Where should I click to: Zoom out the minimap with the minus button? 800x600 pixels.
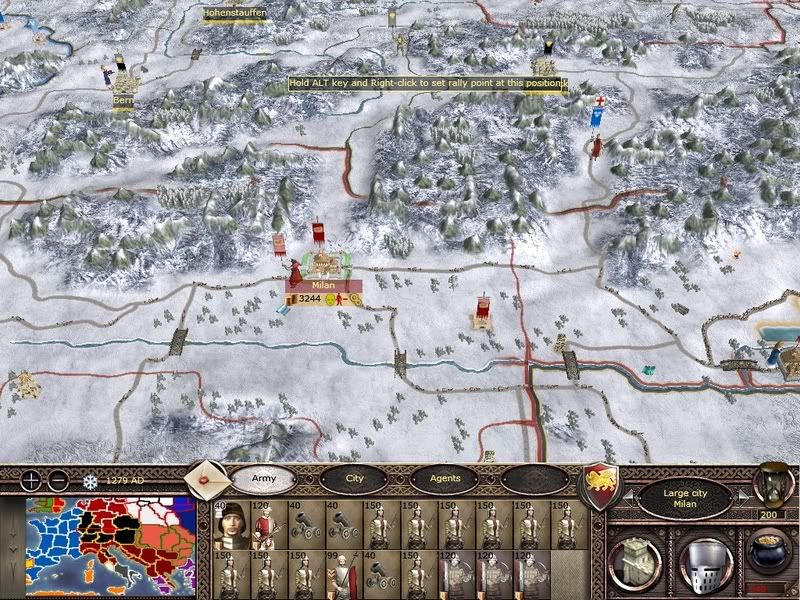[x=58, y=480]
